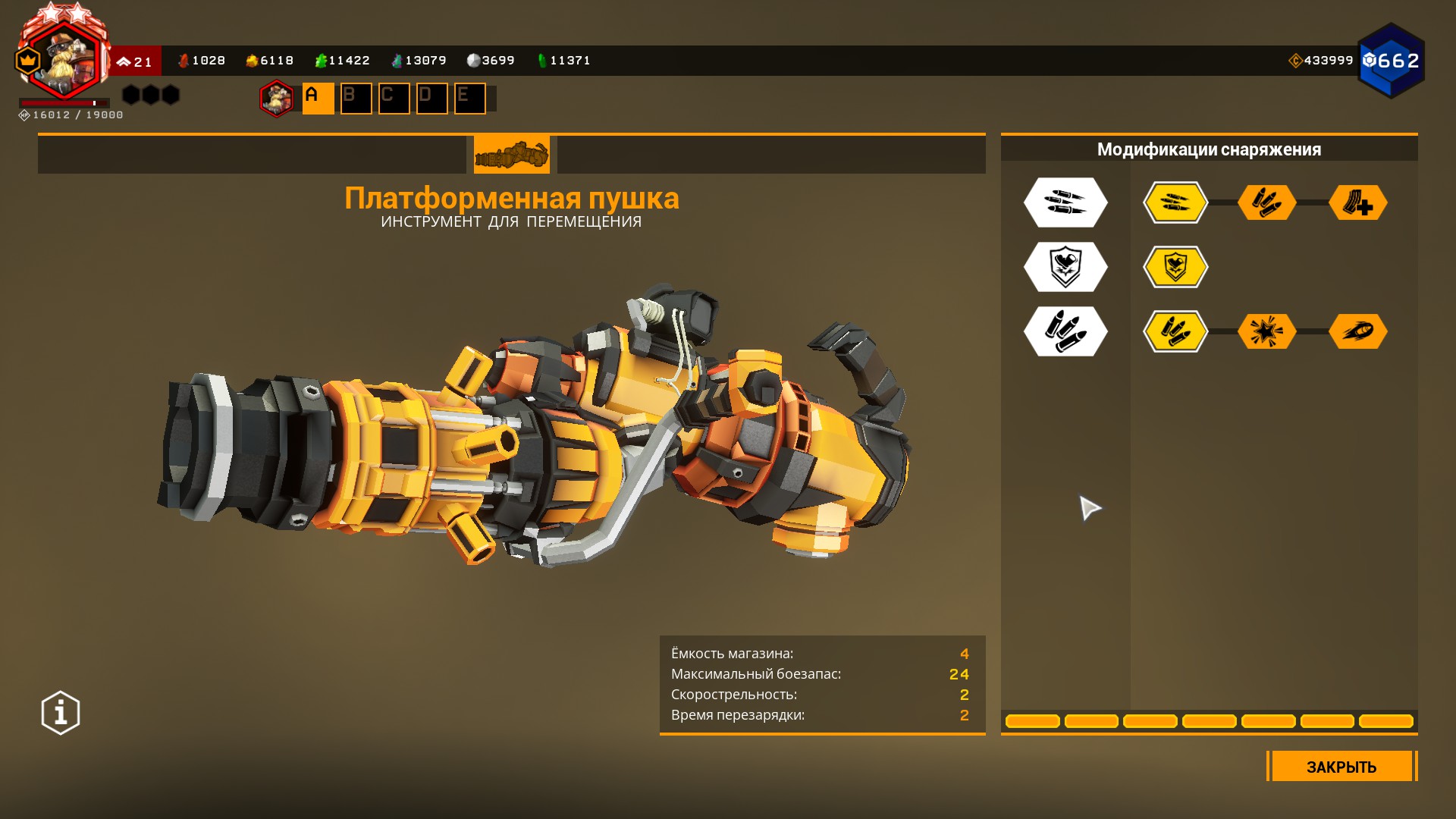Switch to loadout slot D

[431, 98]
